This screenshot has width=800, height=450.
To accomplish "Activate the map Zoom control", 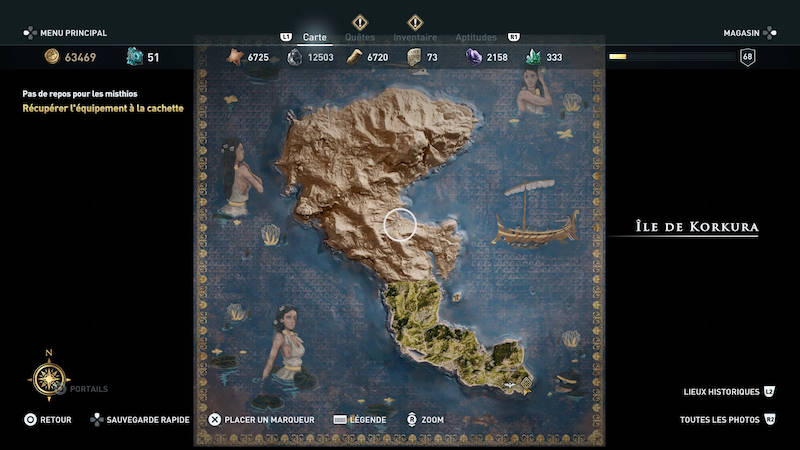I will tap(425, 420).
